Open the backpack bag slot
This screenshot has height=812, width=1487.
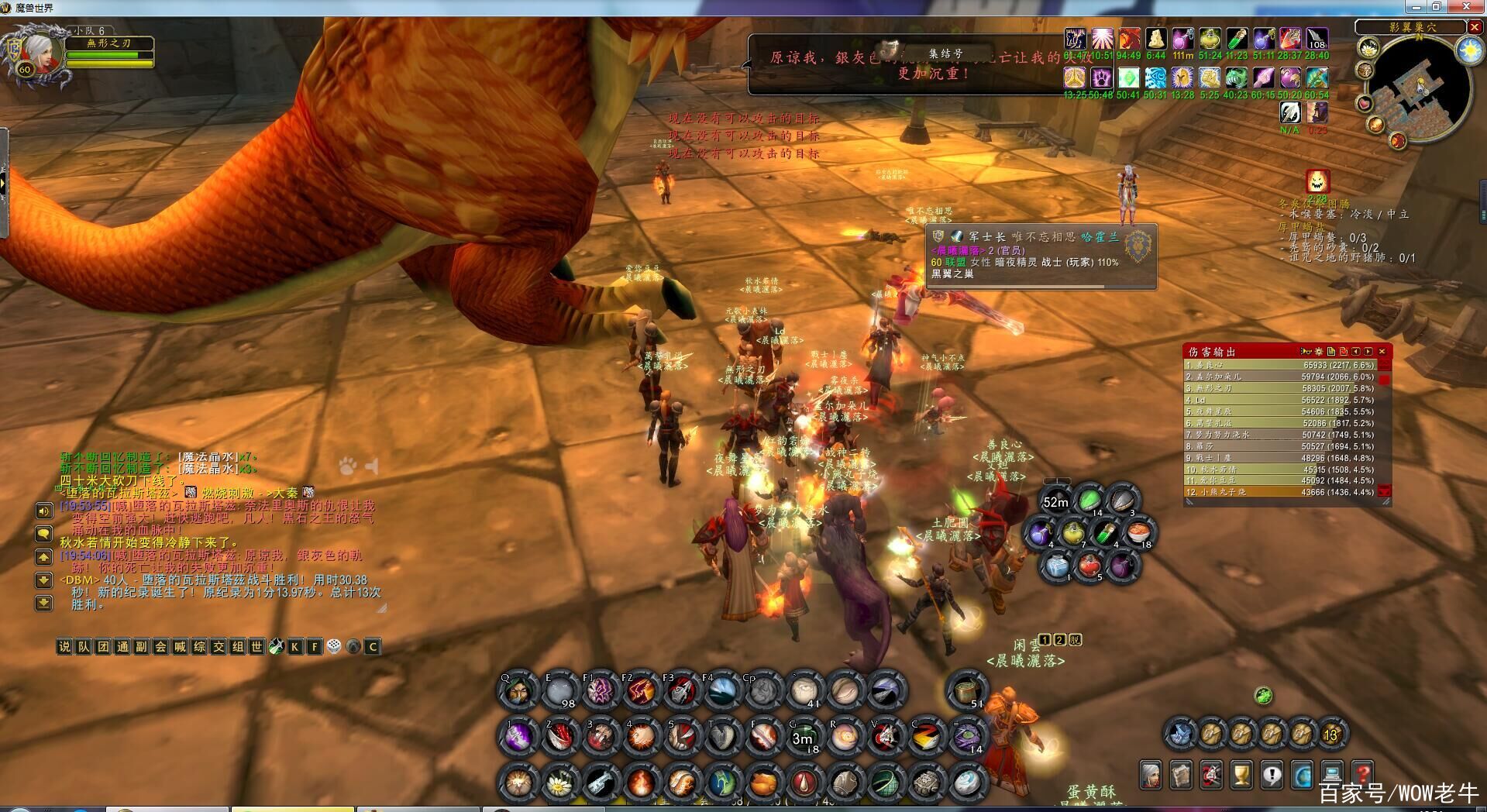coord(1331,734)
